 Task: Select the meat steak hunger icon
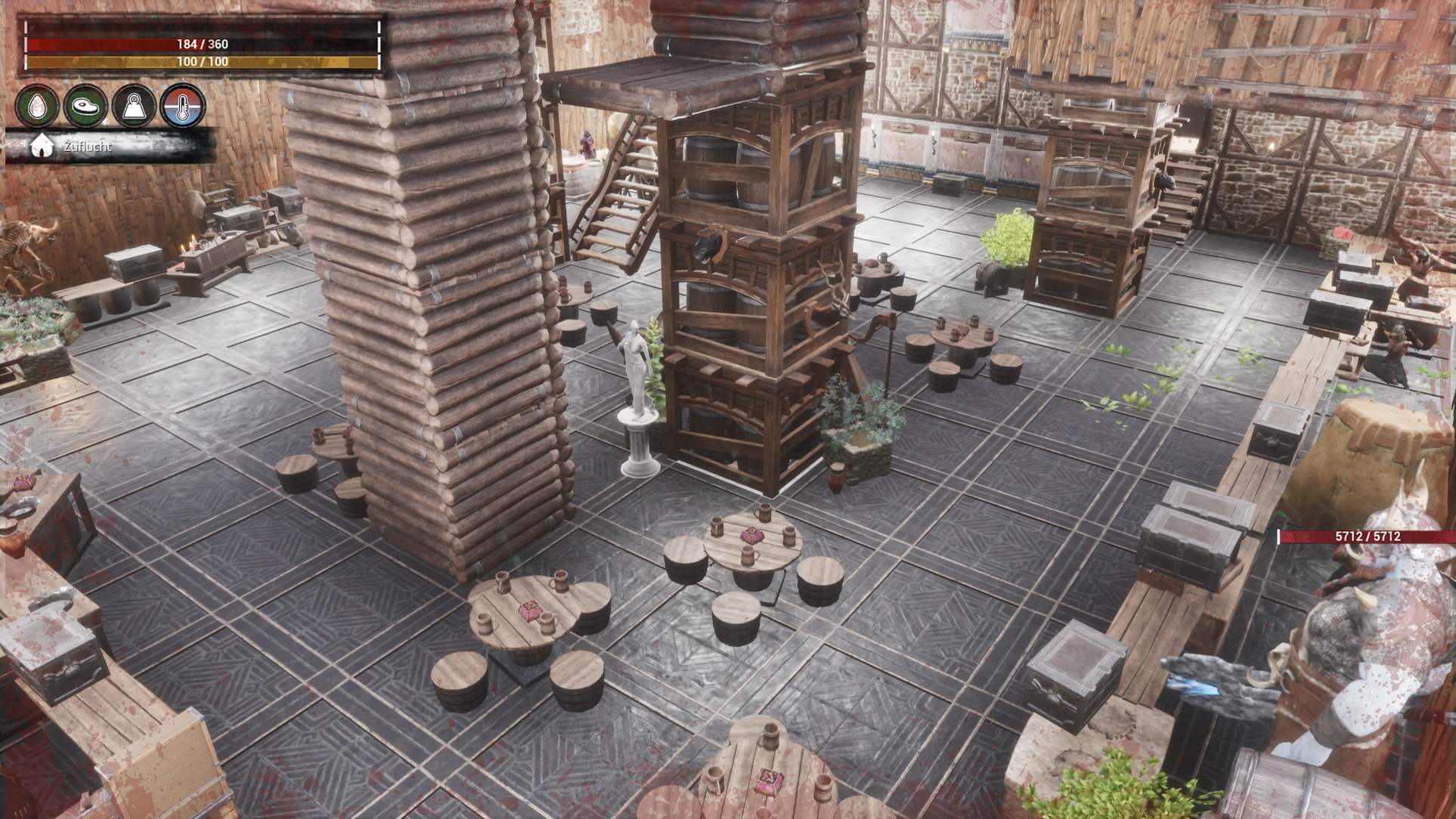[x=85, y=107]
